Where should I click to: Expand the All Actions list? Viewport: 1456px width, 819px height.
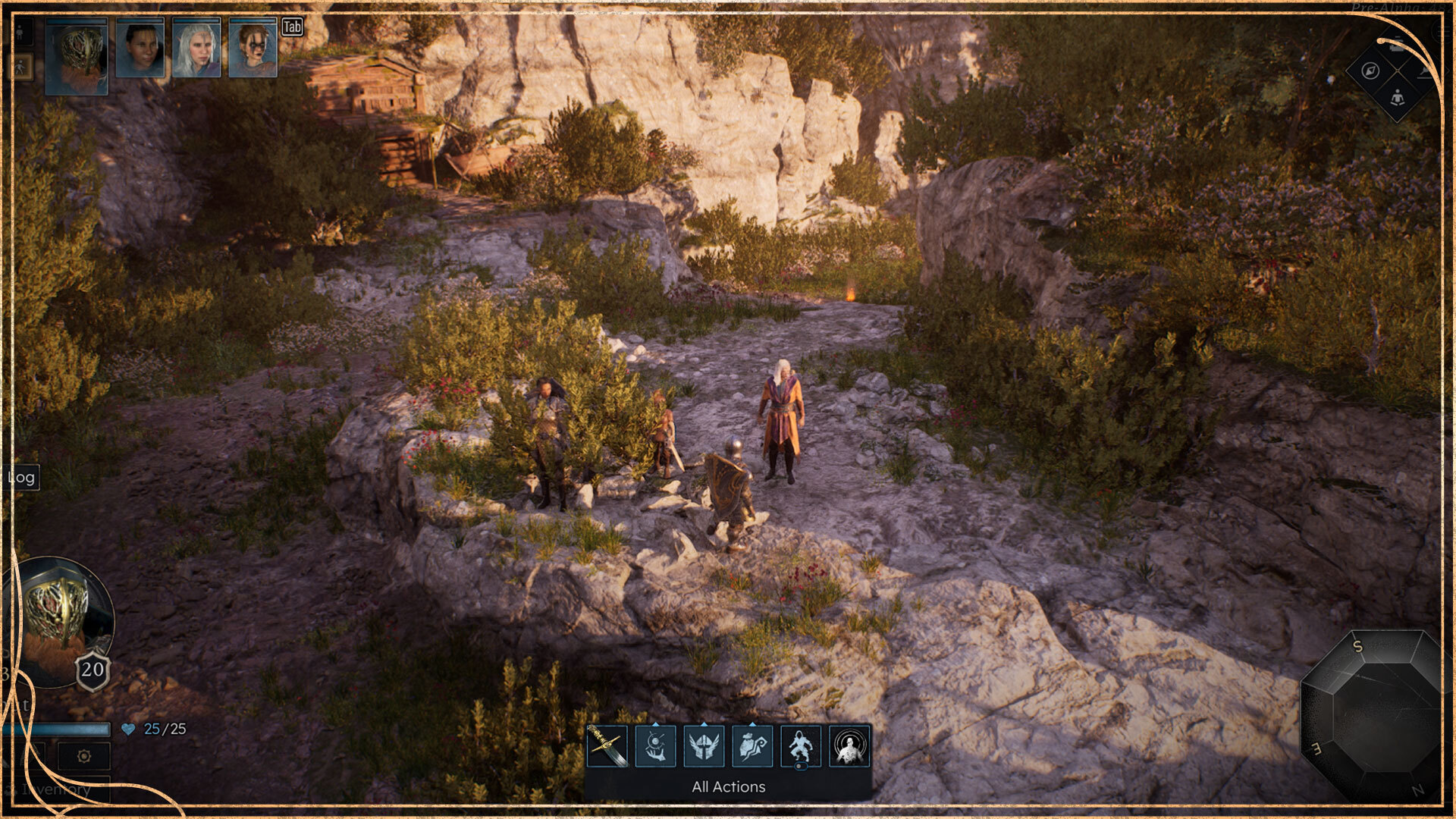coord(728,787)
